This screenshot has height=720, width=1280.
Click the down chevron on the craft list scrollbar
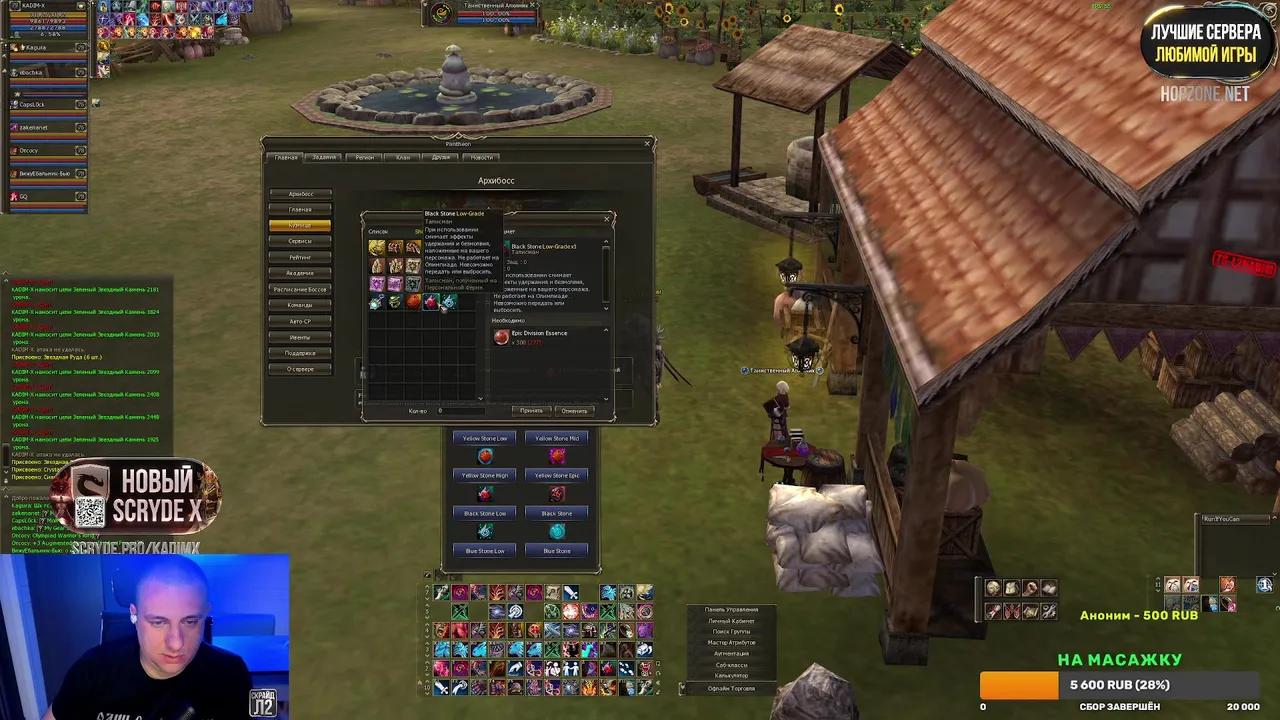coord(480,397)
